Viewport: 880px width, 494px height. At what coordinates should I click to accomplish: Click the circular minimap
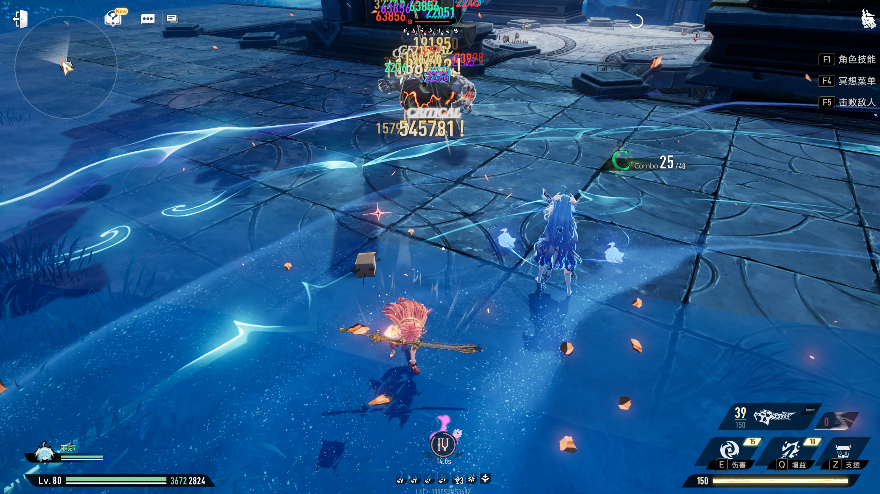[68, 66]
